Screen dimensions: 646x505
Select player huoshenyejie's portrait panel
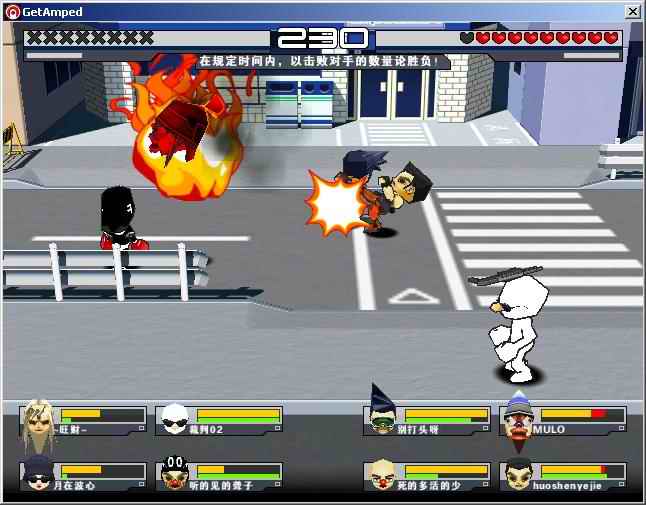point(563,476)
